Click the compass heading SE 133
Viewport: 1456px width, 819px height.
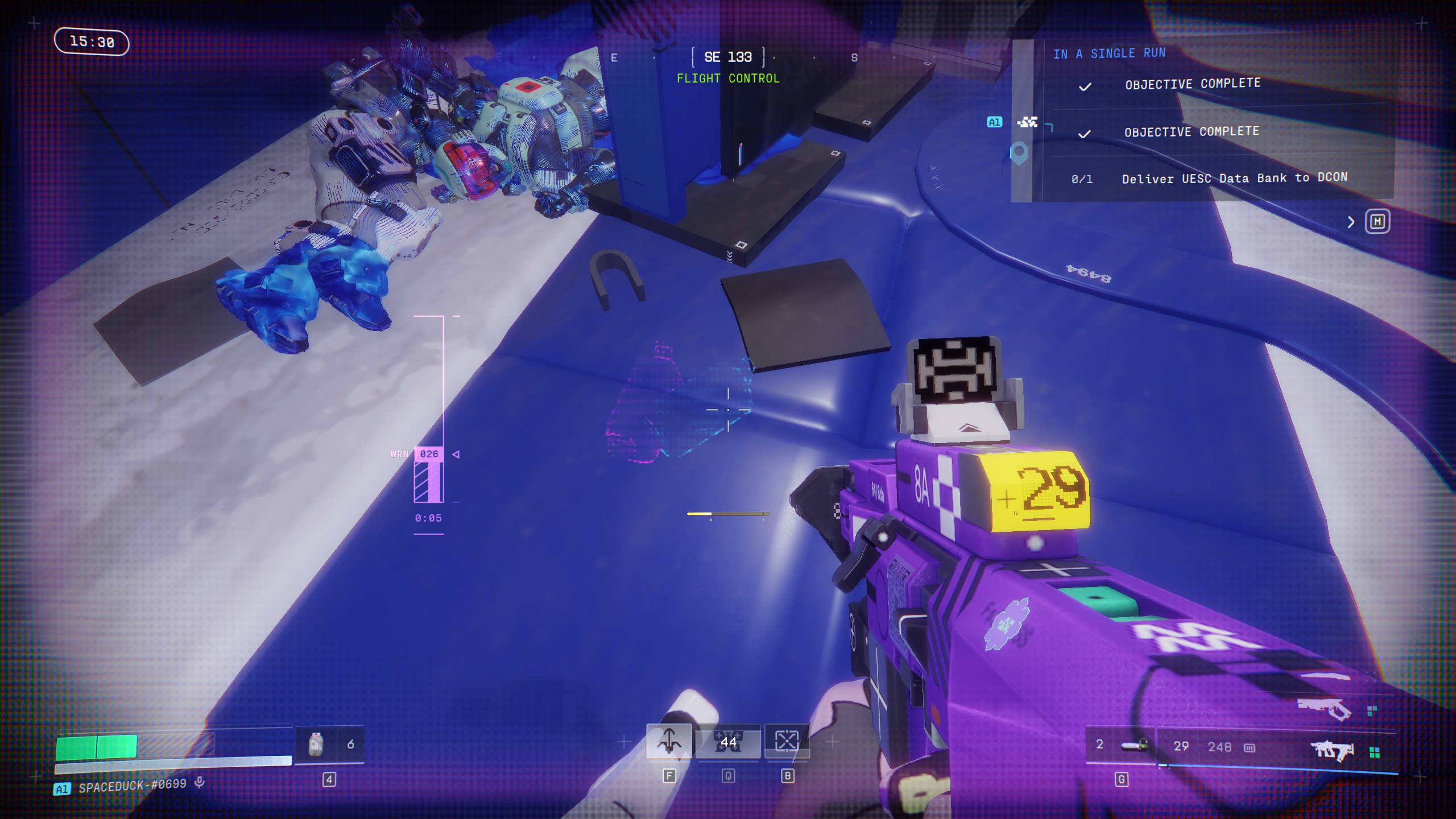[x=728, y=57]
